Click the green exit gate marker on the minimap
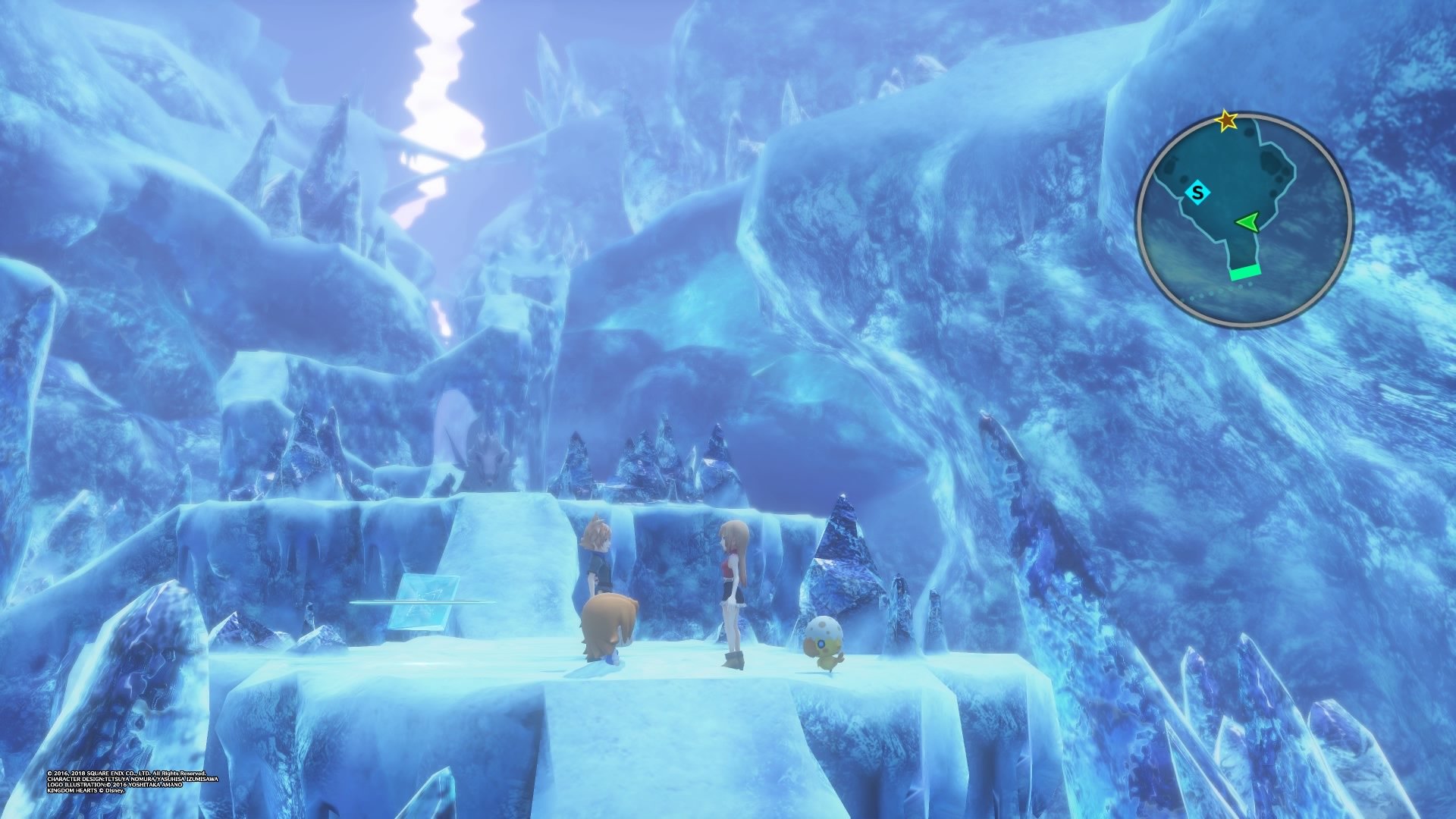The width and height of the screenshot is (1456, 819). (x=1246, y=273)
